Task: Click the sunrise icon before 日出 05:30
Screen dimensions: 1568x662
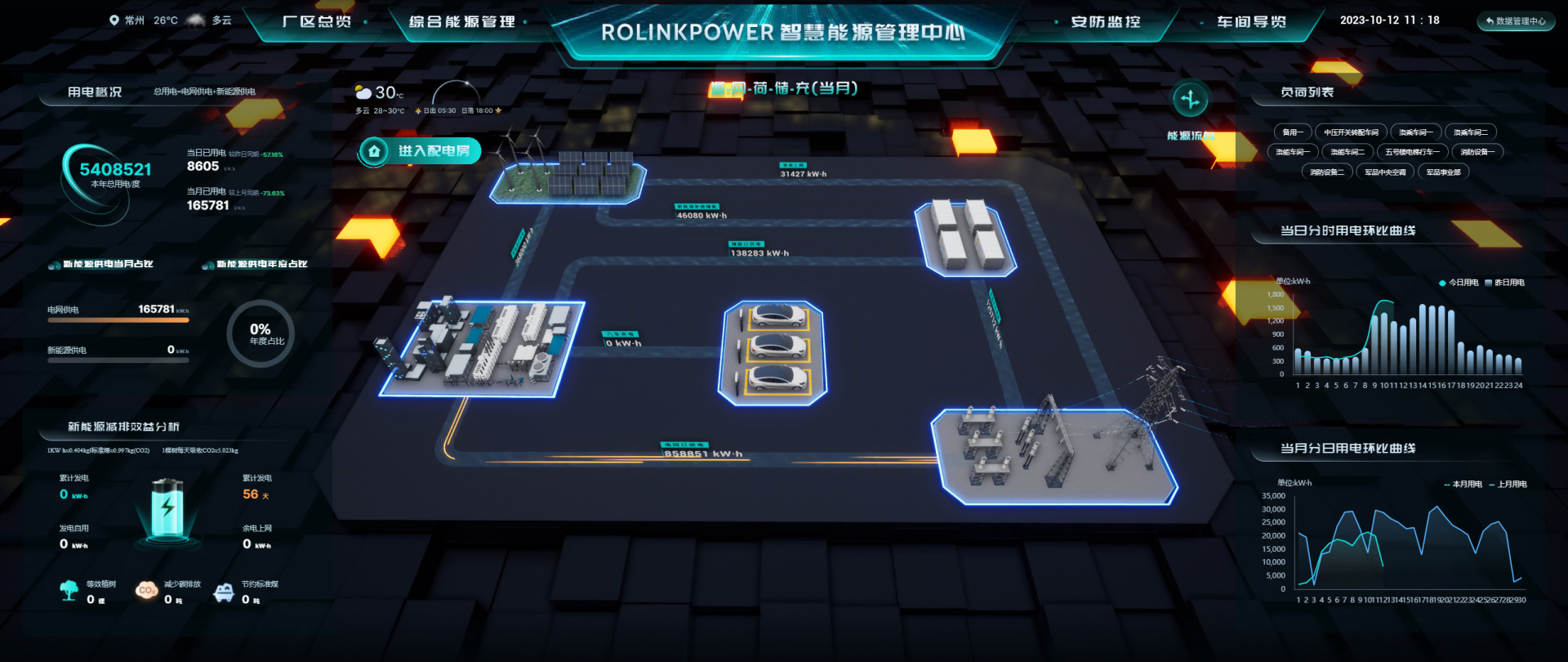Action: point(418,111)
